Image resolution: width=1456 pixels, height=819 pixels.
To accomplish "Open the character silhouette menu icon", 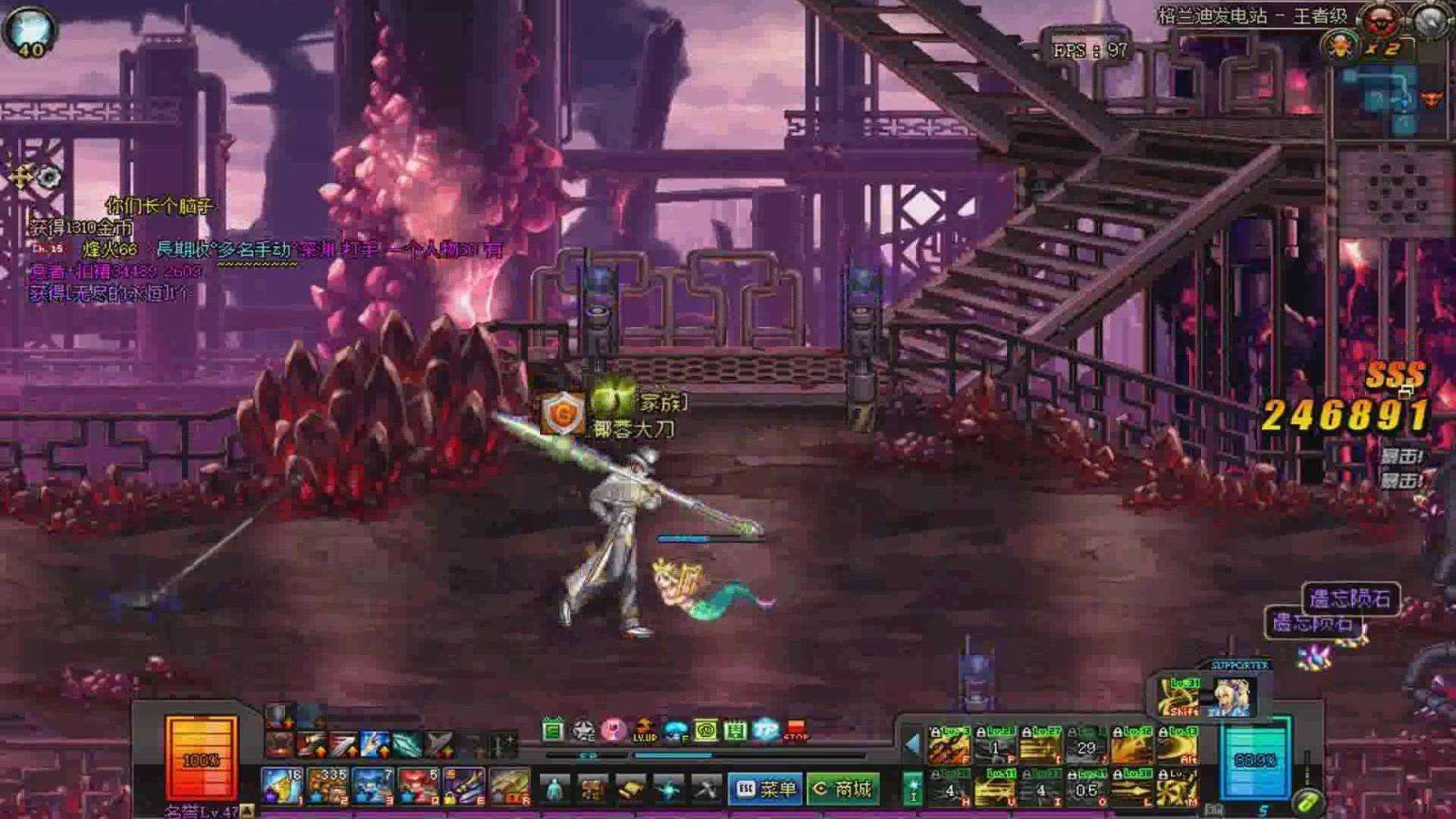I will click(x=555, y=789).
